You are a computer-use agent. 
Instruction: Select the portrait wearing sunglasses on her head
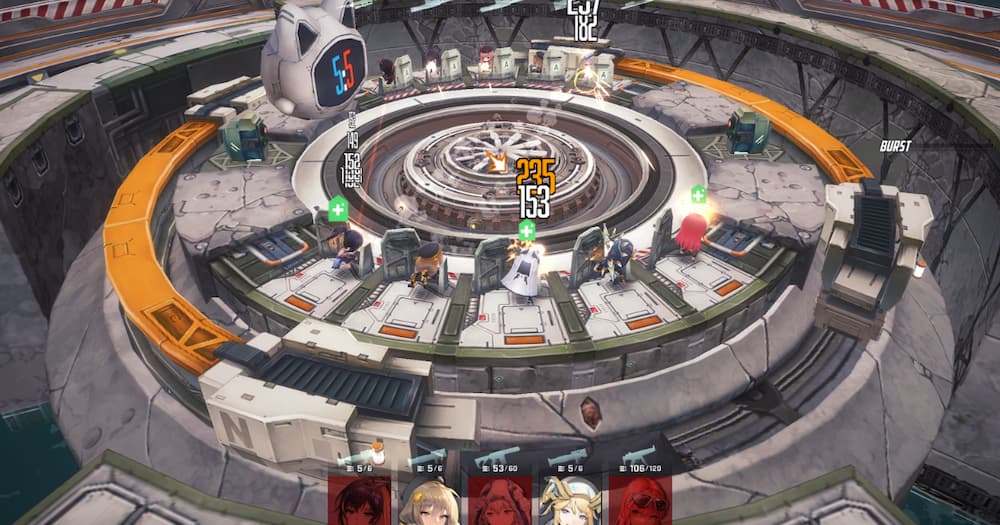pos(639,500)
